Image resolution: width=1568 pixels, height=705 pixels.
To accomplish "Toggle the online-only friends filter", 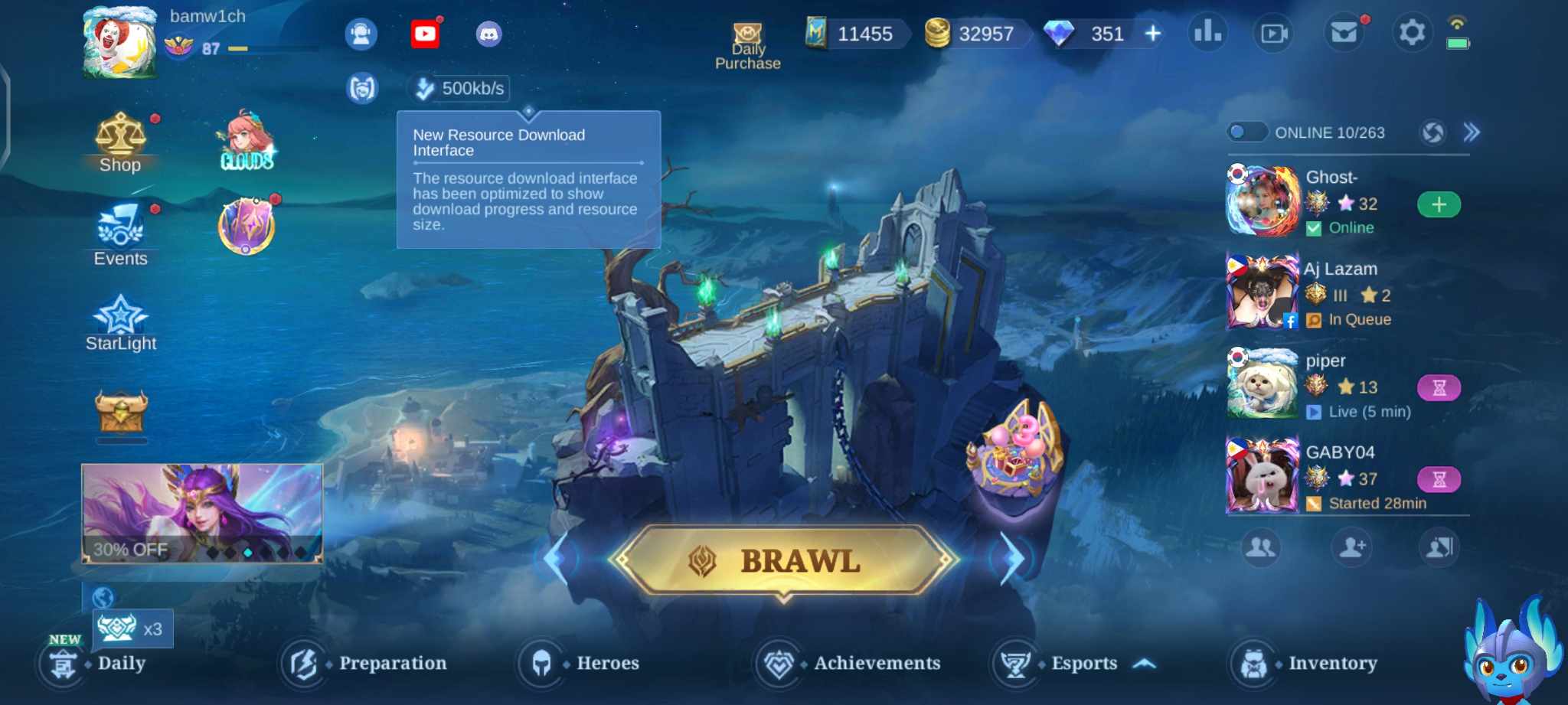I will (x=1246, y=132).
